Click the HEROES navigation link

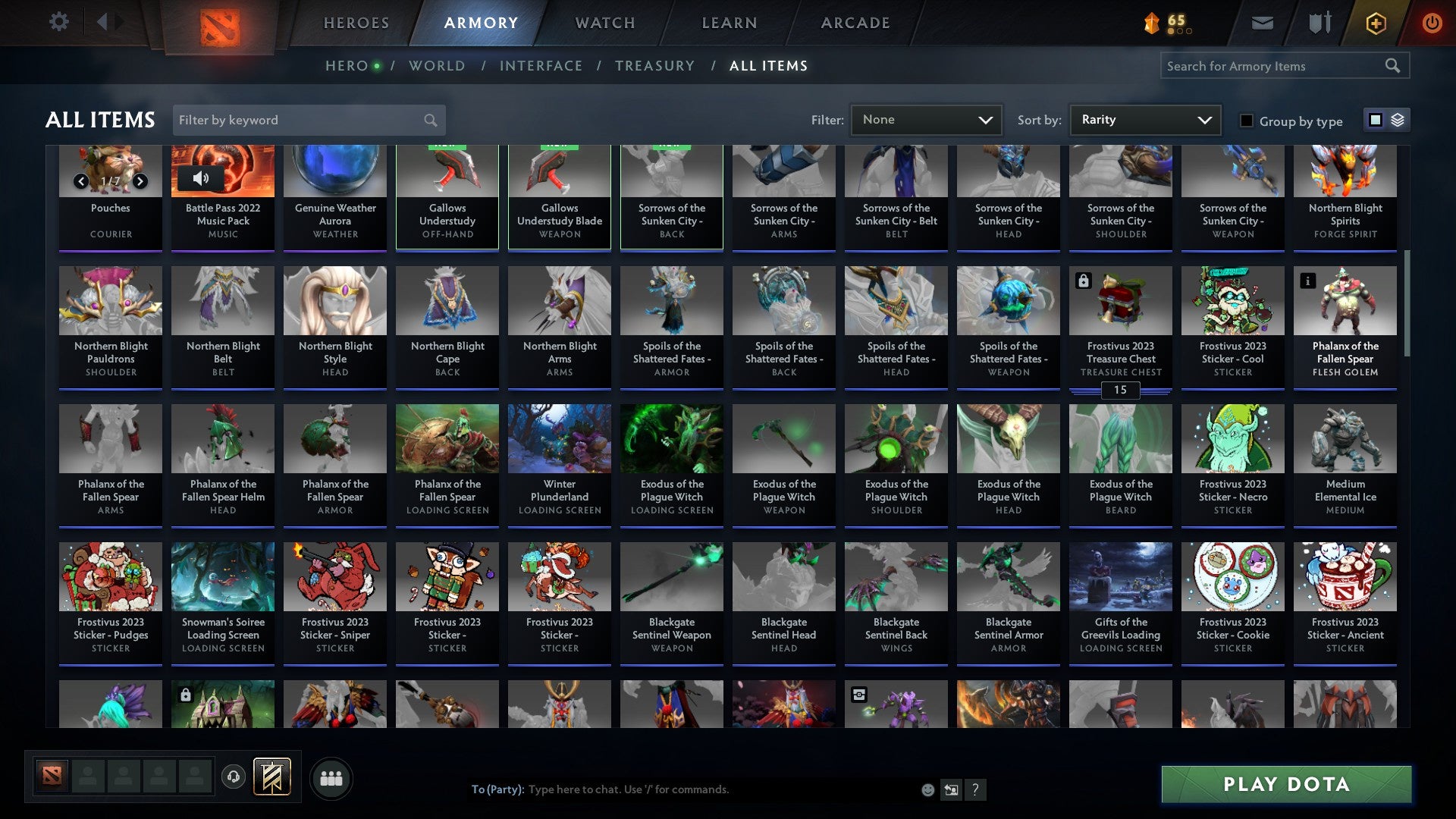[356, 23]
